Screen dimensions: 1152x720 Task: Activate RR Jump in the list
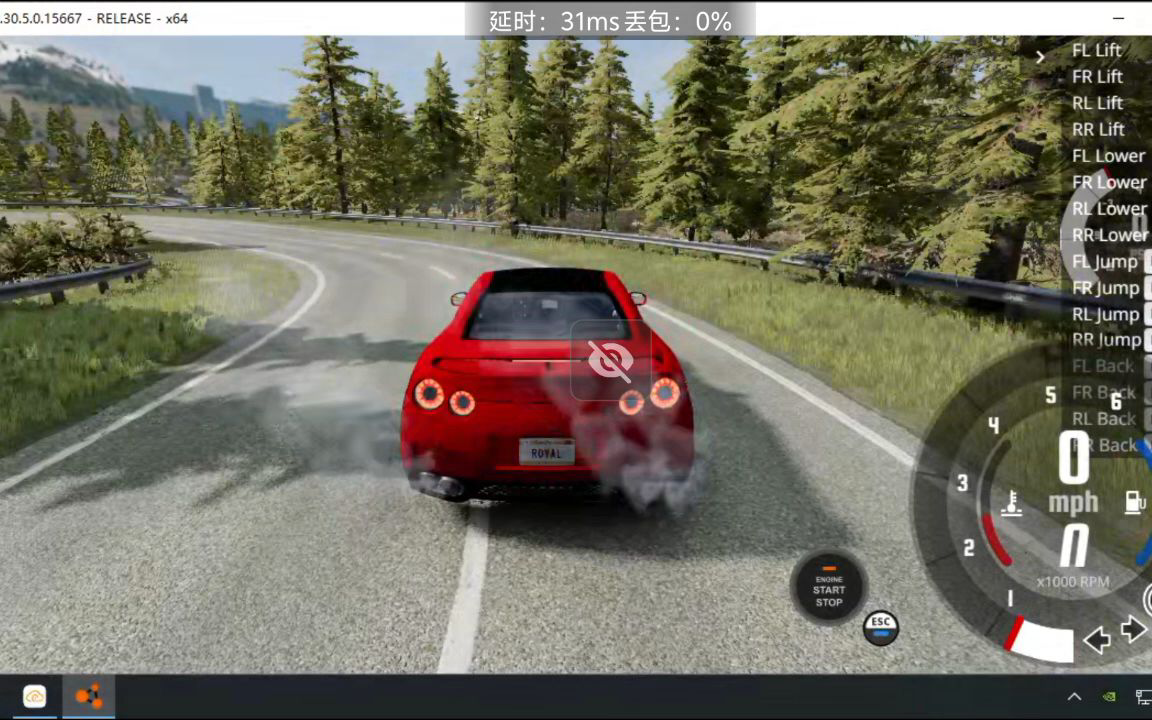click(1106, 341)
